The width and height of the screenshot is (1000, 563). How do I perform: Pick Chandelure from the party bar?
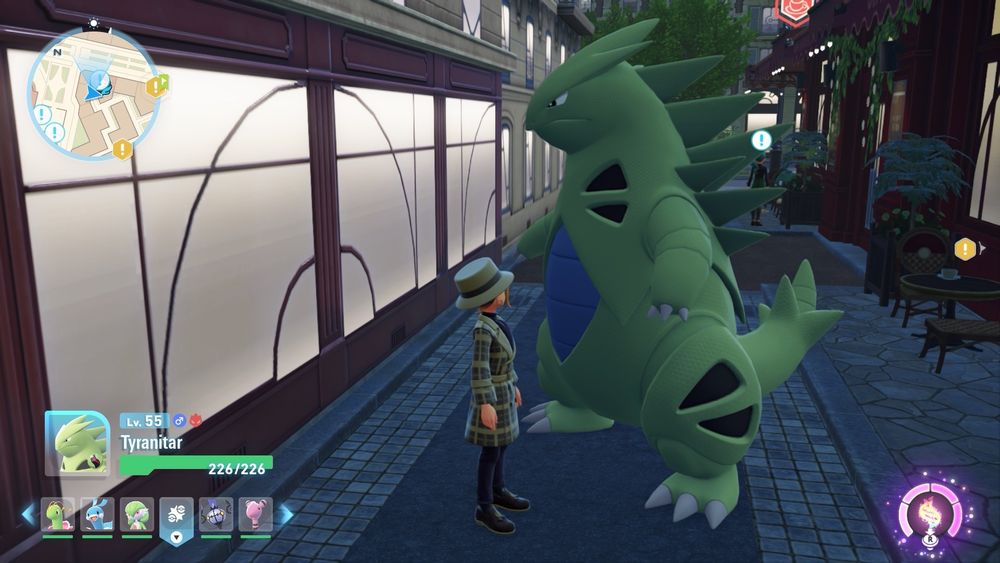[216, 514]
